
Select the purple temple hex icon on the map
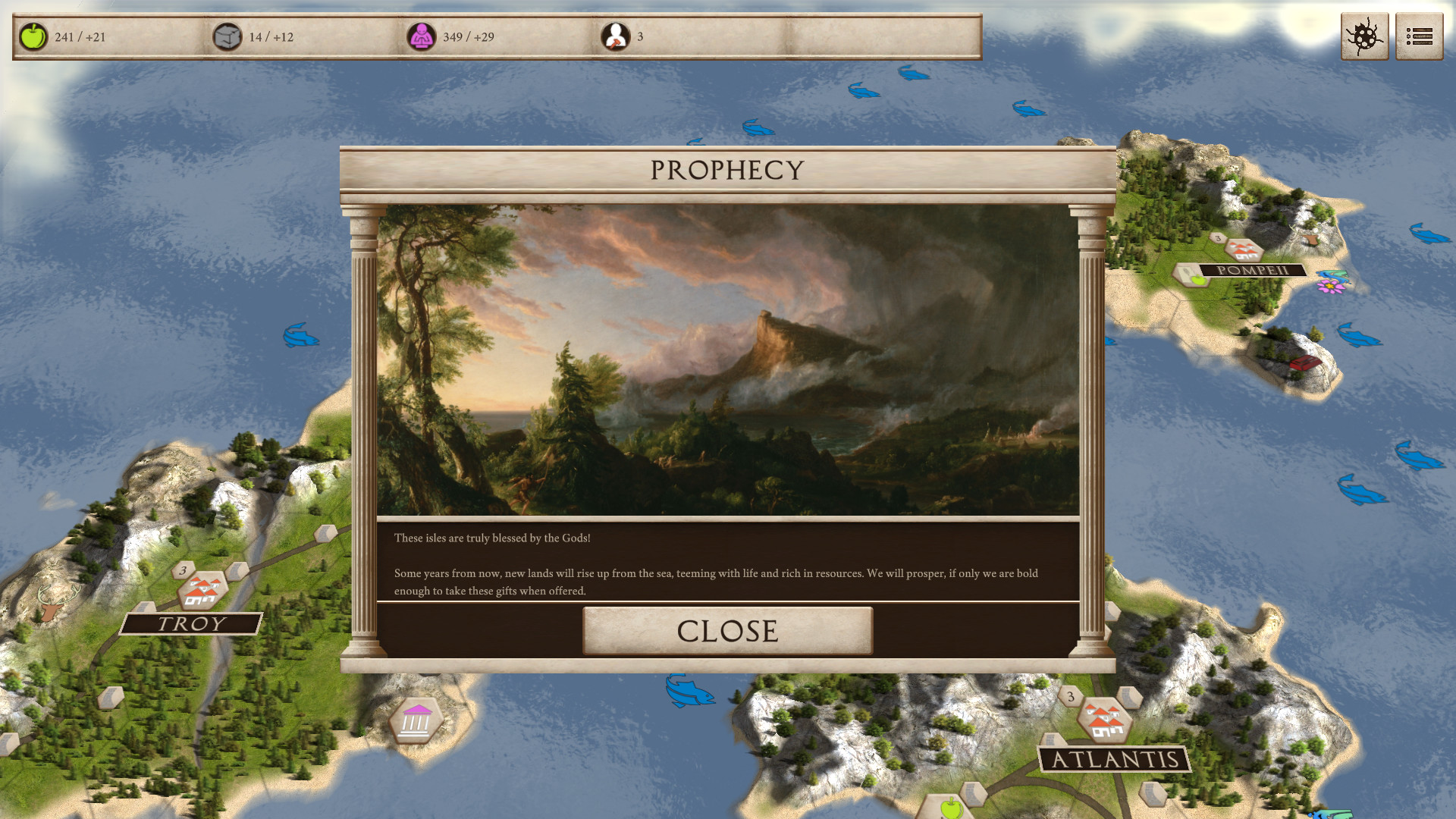click(416, 719)
